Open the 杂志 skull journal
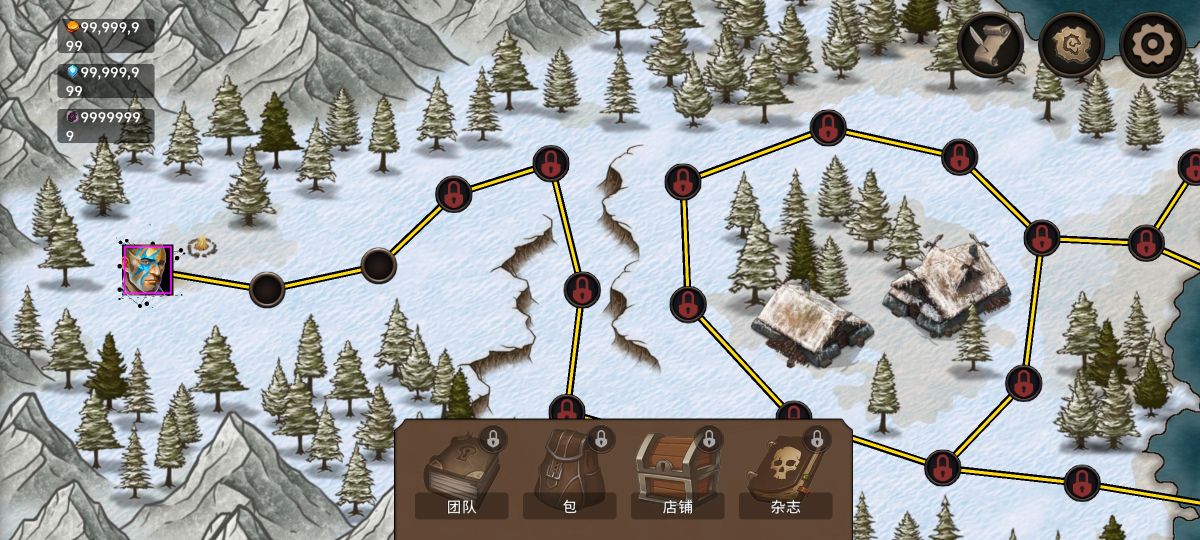Screen dimensions: 1200x540 pyautogui.click(x=785, y=472)
